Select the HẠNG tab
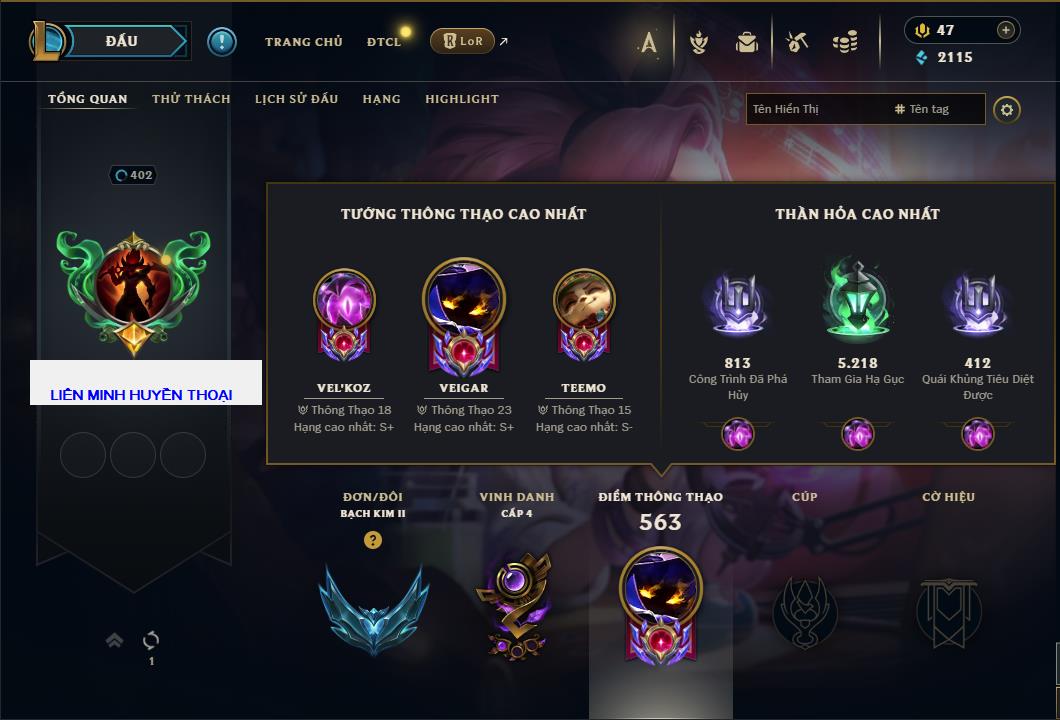This screenshot has height=720, width=1060. 381,99
